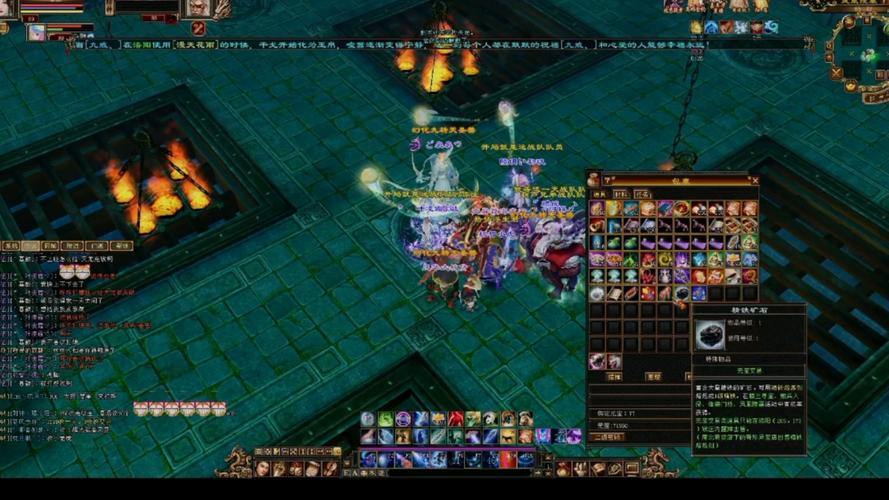Switch to the first inventory tab
The height and width of the screenshot is (500, 889).
coord(599,194)
